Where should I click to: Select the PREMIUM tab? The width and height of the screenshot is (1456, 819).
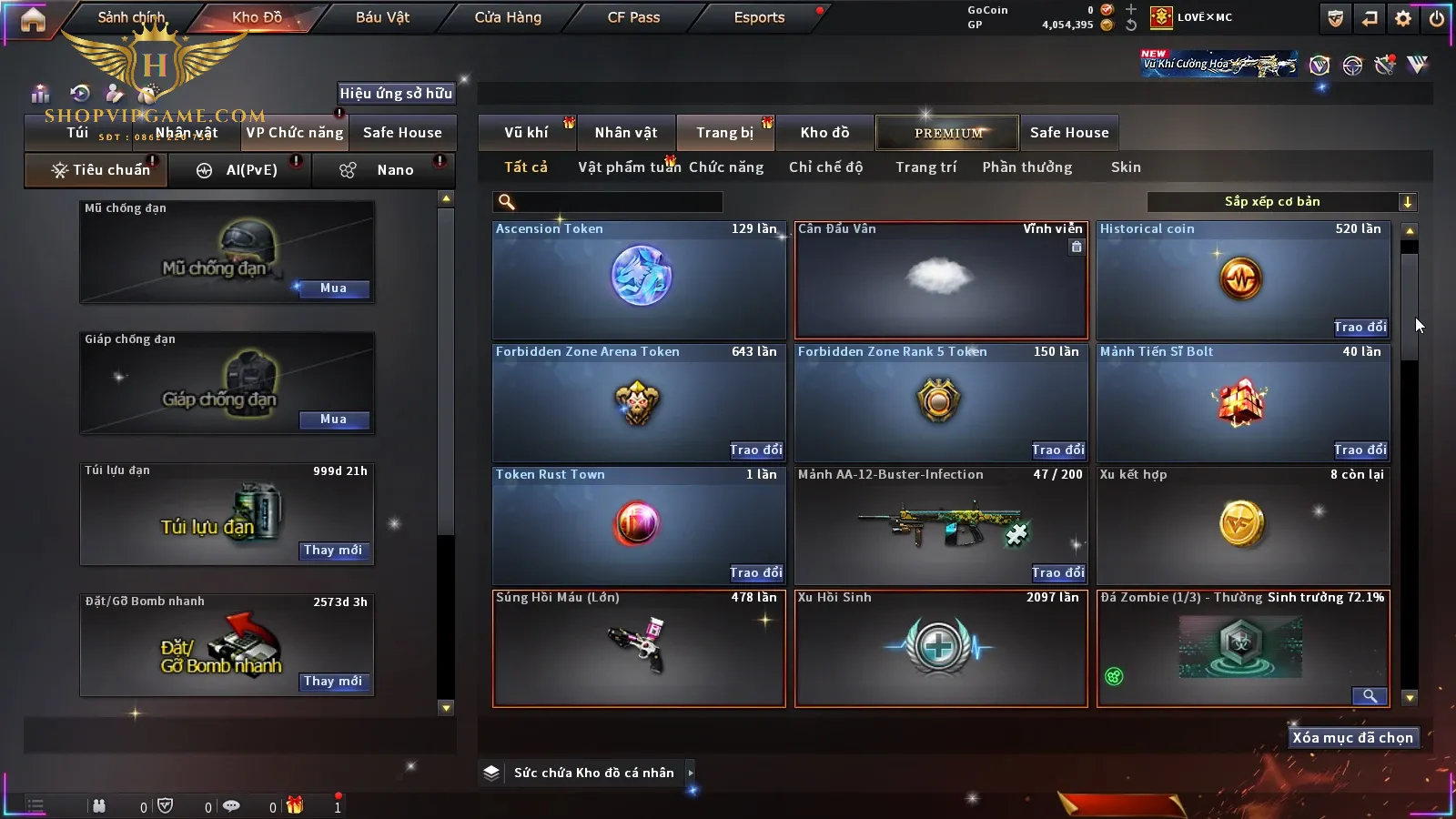pyautogui.click(x=948, y=133)
